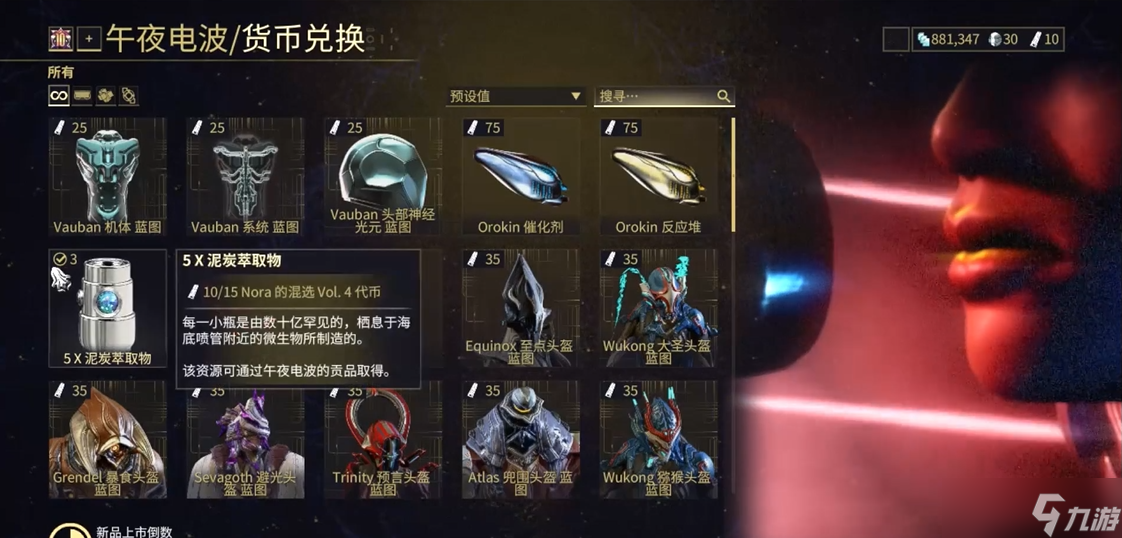Viewport: 1122px width, 538px height.
Task: Select the 5 X 泥炭萃取物 item
Action: 107,308
